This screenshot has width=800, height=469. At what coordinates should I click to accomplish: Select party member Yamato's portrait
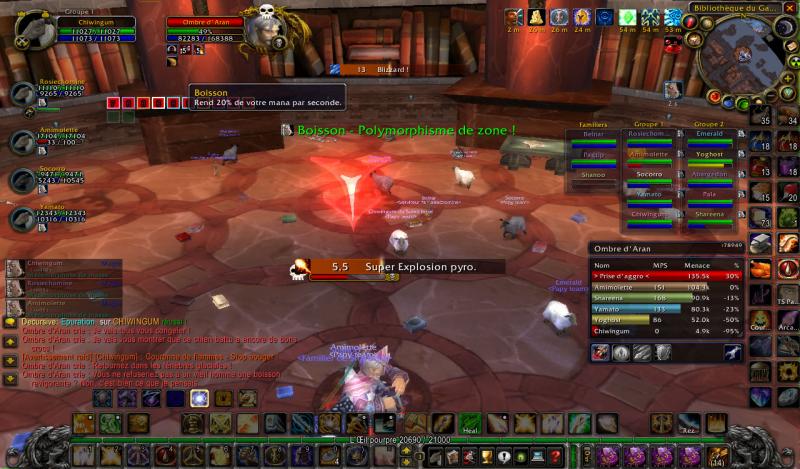click(x=23, y=217)
